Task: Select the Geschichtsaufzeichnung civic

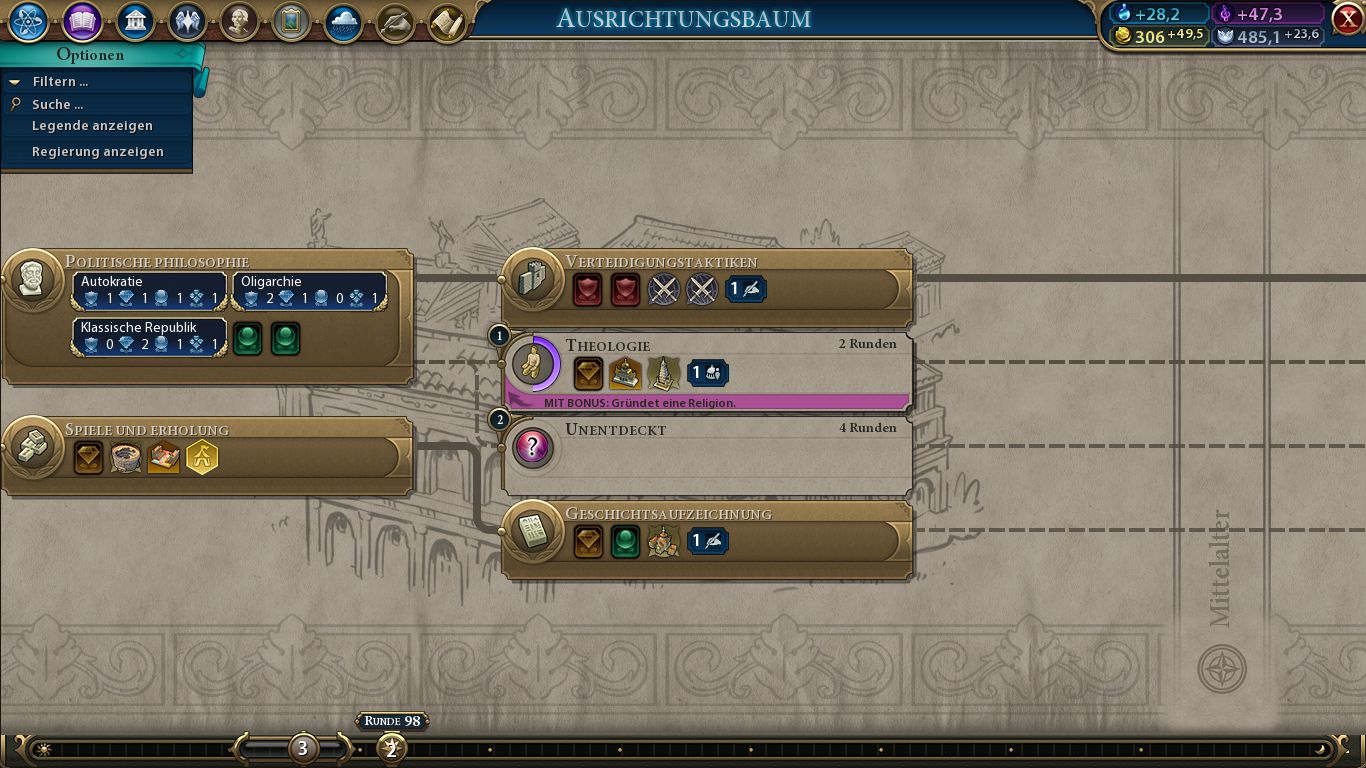Action: coord(668,514)
